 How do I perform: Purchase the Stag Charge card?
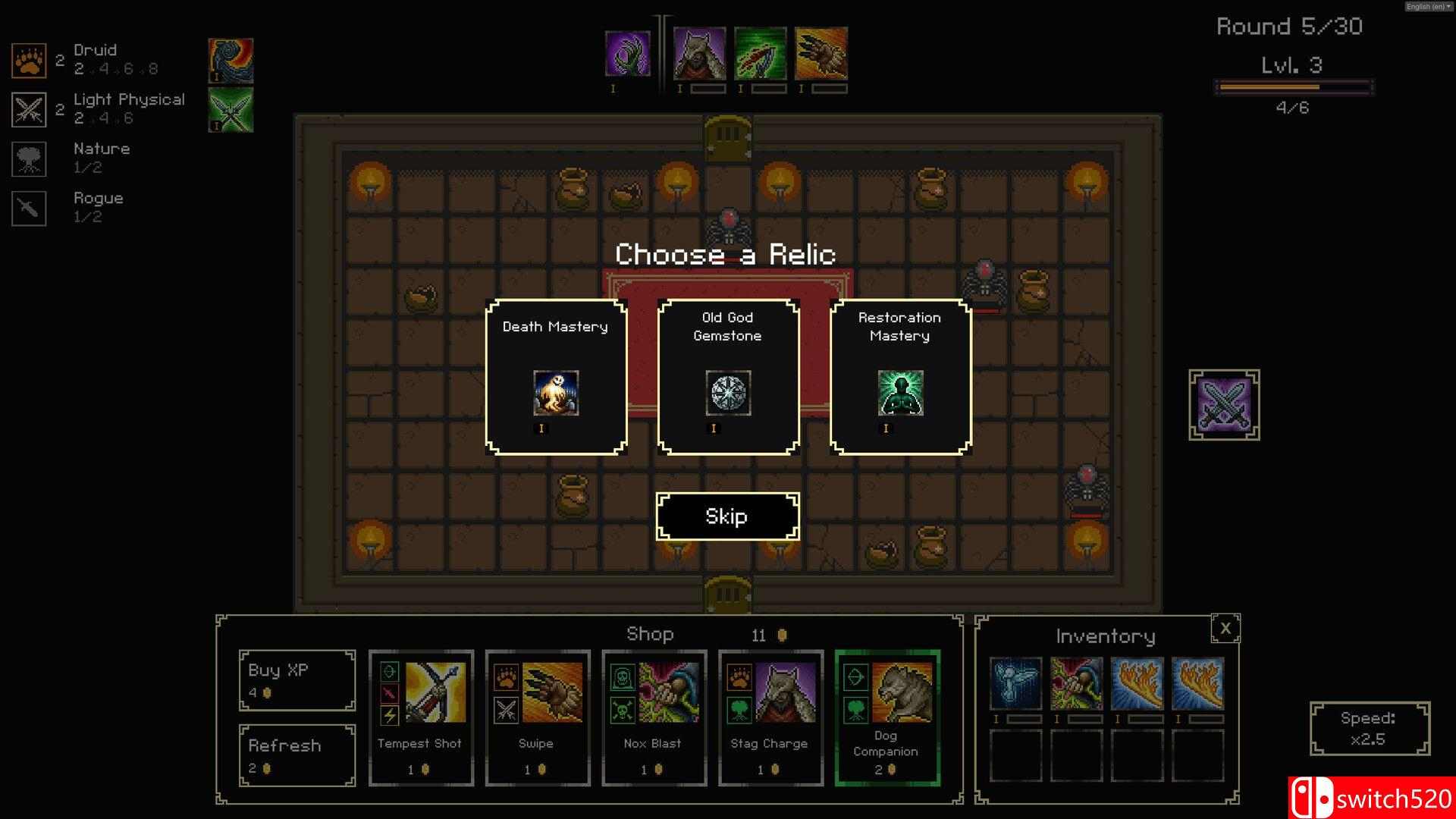click(770, 717)
